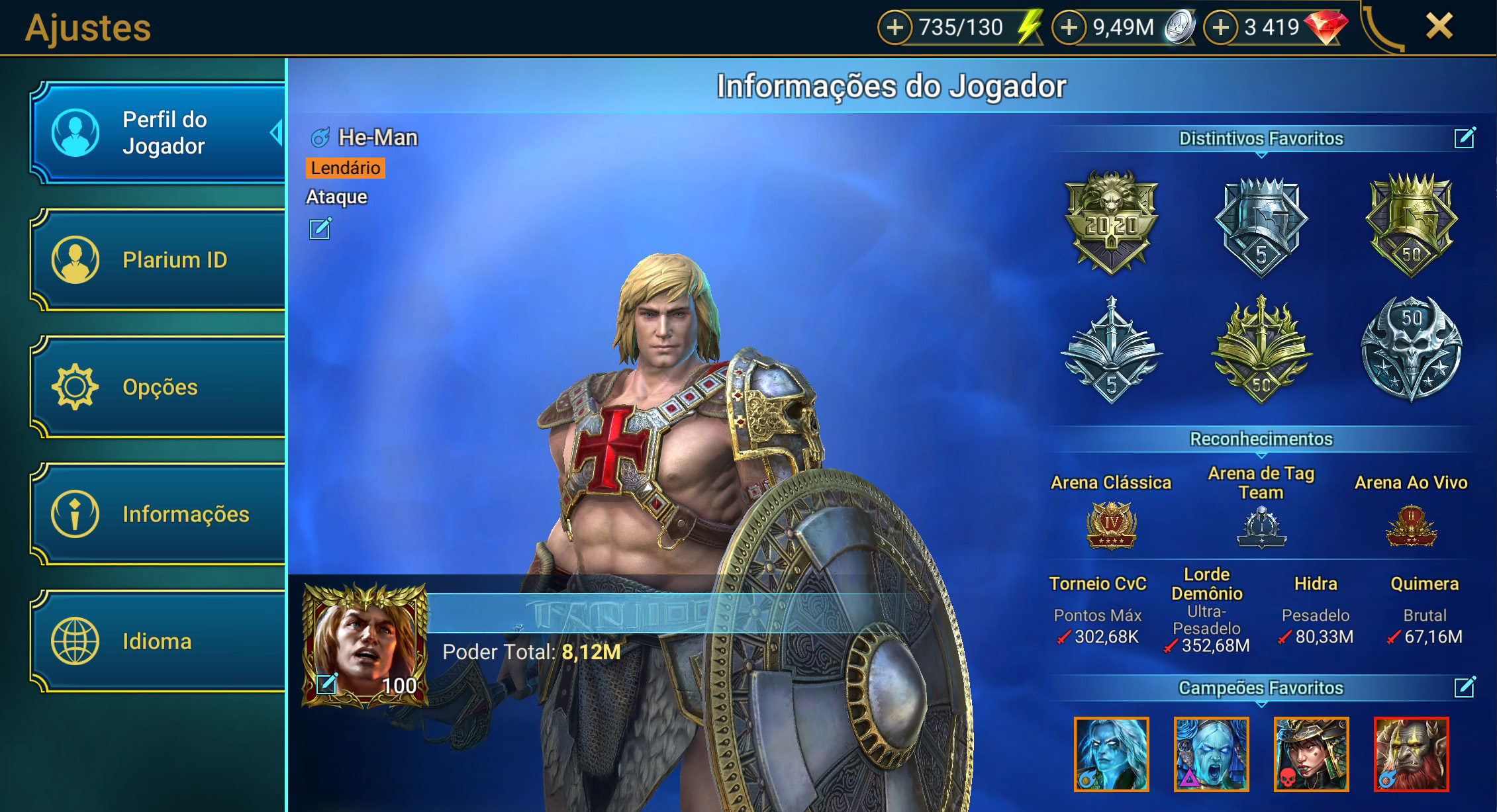Open the Opções settings section

[159, 387]
